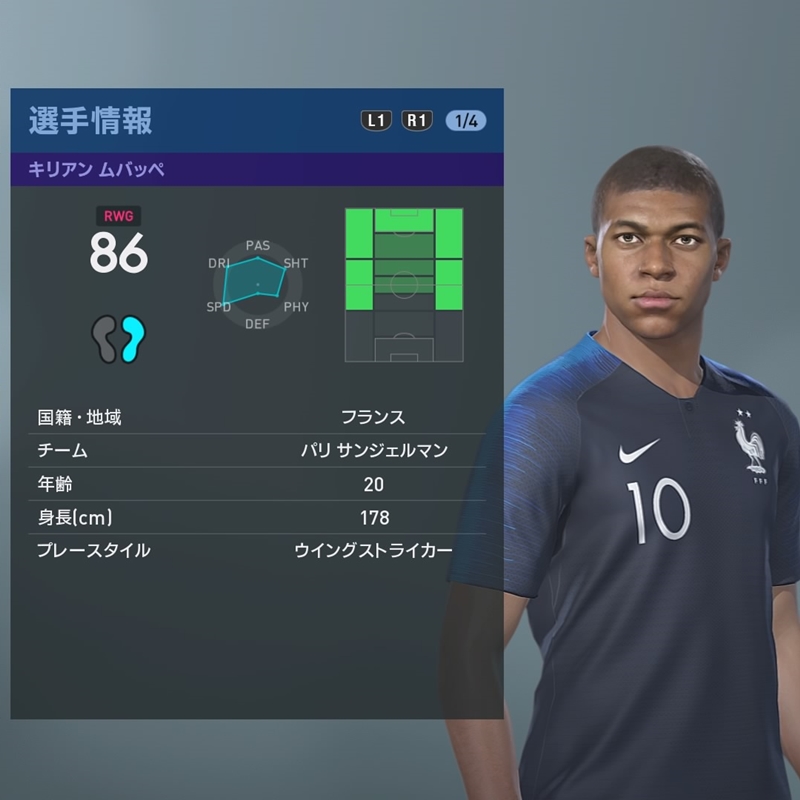Click the preferred foot icon
The width and height of the screenshot is (800, 800).
[x=119, y=338]
